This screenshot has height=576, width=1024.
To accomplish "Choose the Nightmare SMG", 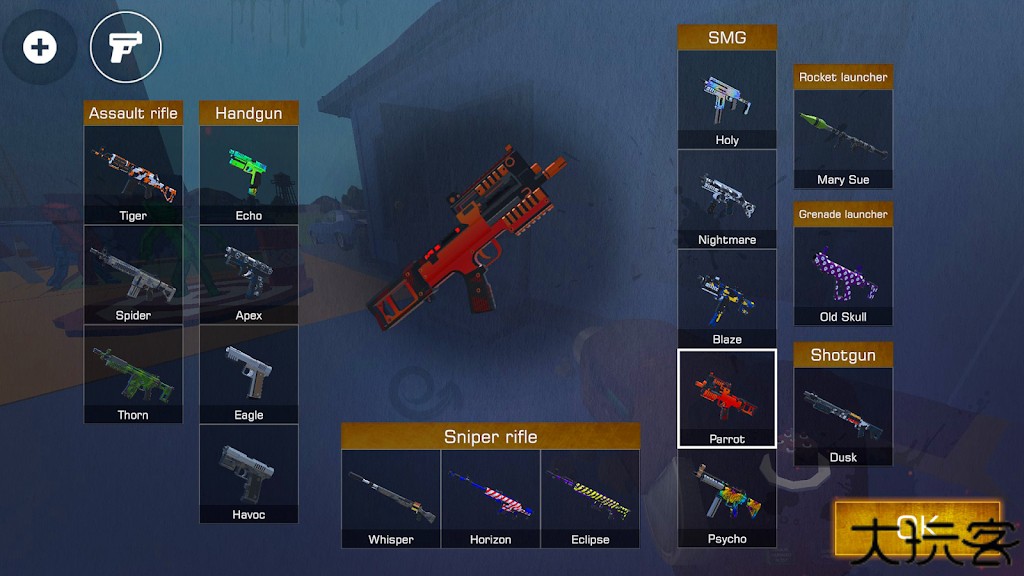I will click(x=727, y=199).
